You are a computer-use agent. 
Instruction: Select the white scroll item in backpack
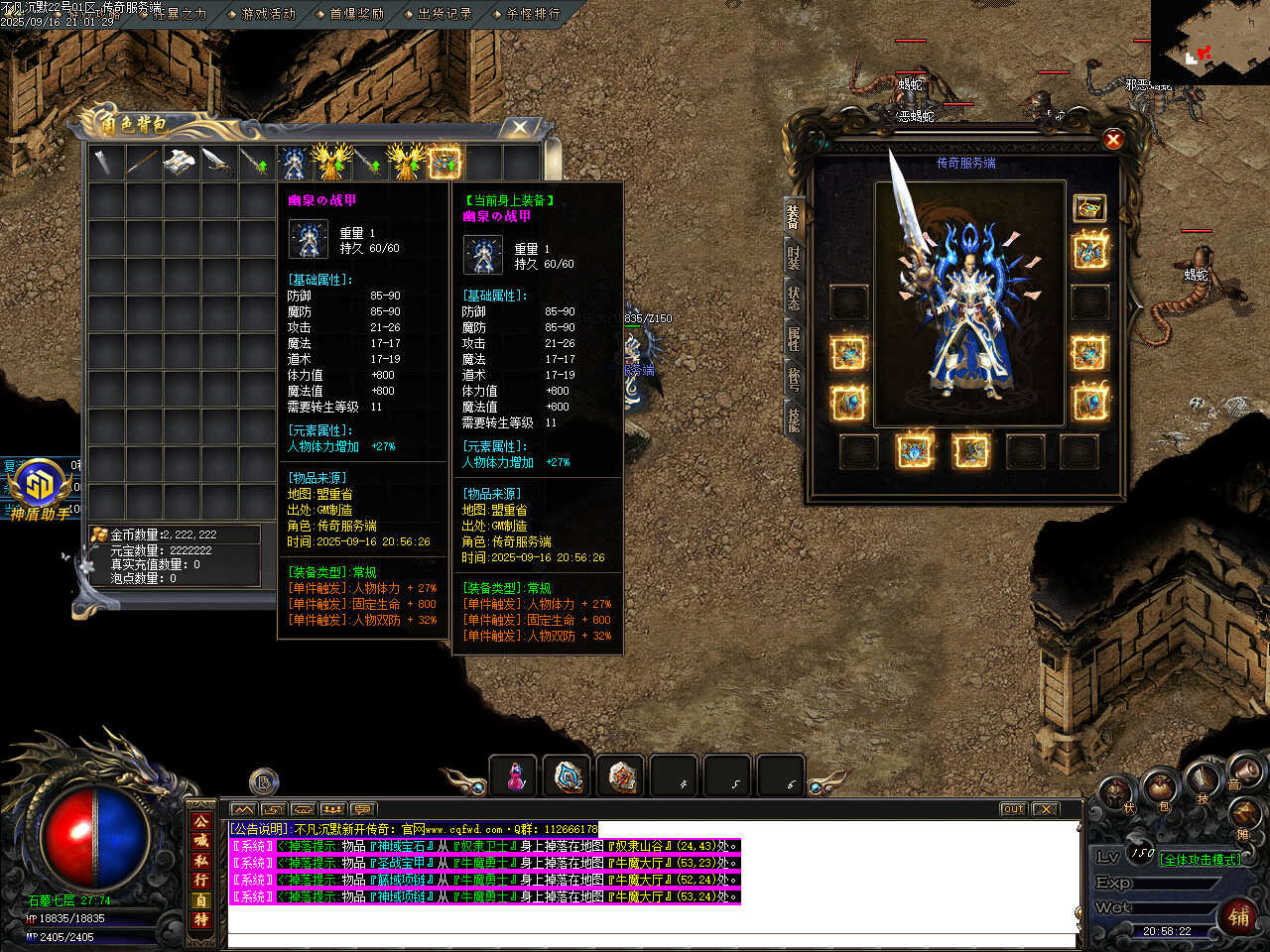coord(180,162)
